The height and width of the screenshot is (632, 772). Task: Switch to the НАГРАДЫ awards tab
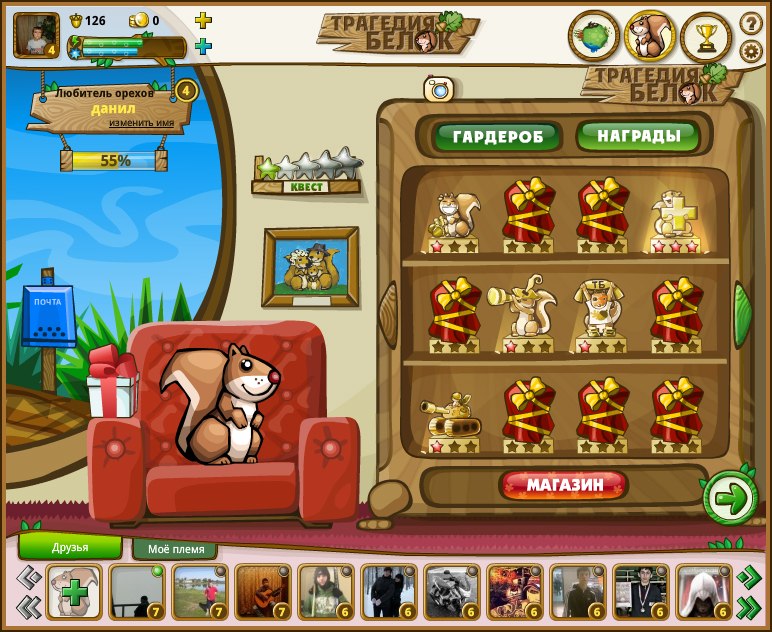point(639,135)
